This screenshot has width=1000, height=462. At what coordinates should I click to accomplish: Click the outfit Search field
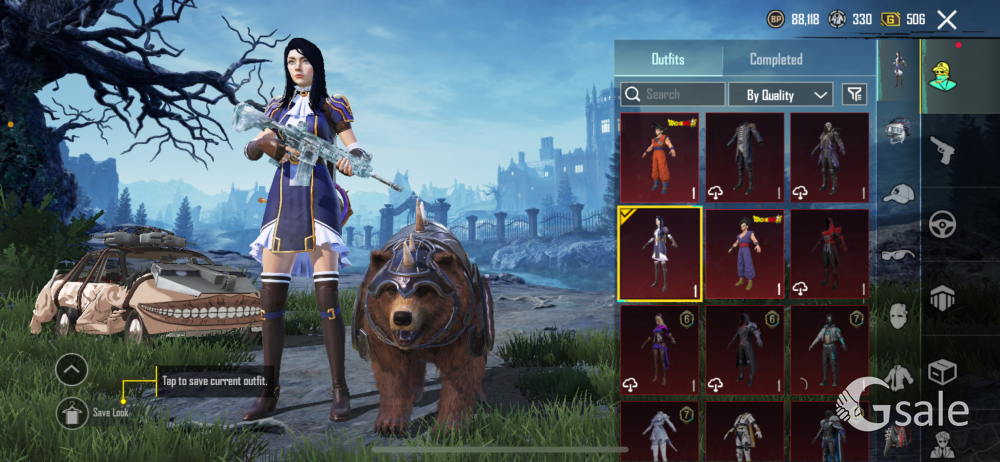pos(673,94)
